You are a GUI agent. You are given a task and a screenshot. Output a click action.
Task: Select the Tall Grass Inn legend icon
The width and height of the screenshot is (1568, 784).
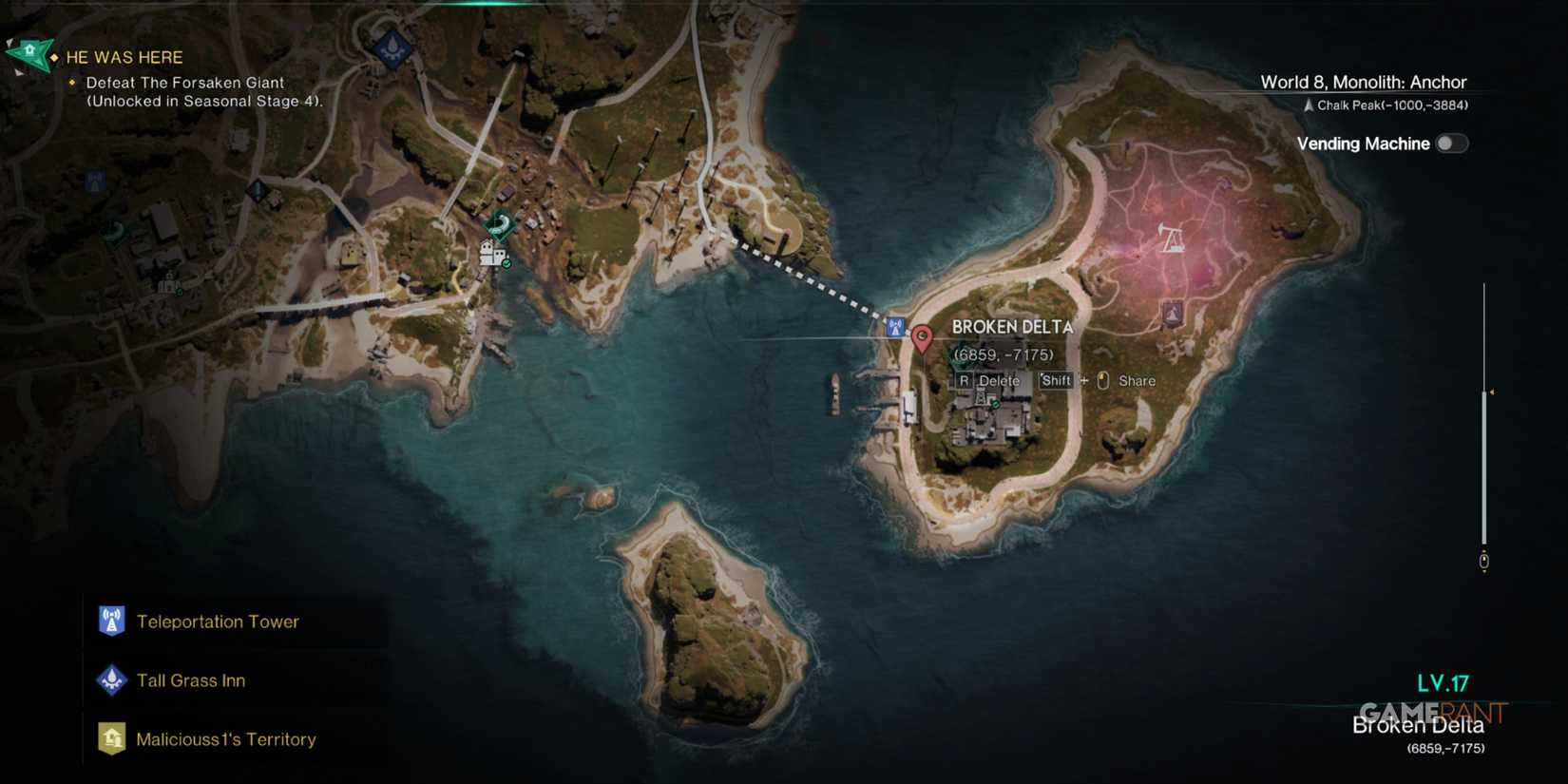coord(111,680)
